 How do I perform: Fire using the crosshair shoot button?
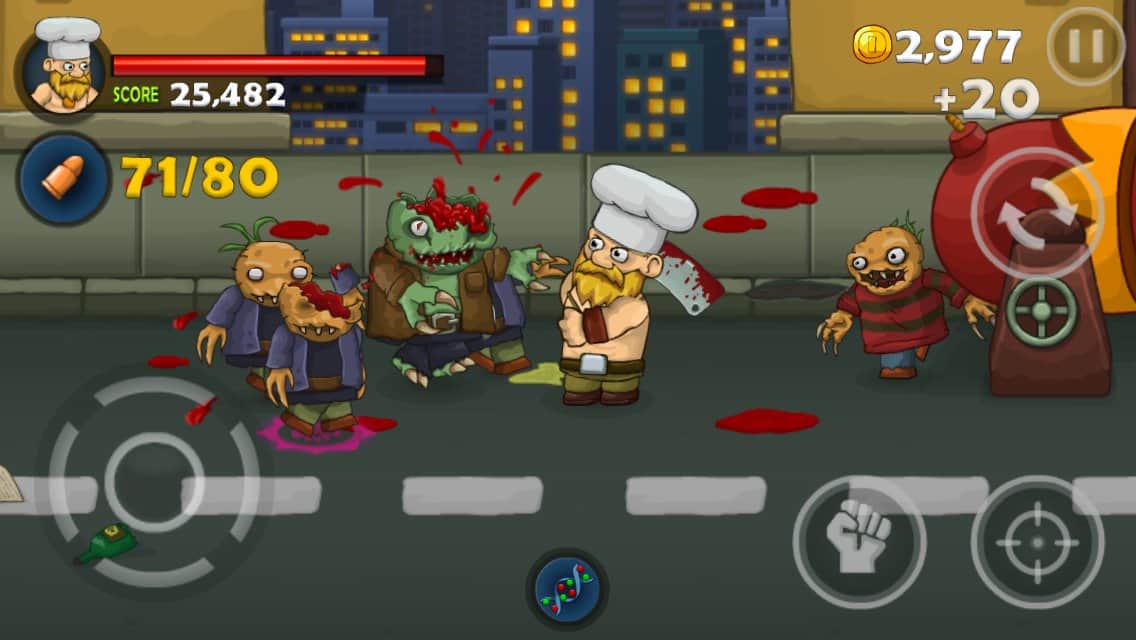coord(1037,541)
